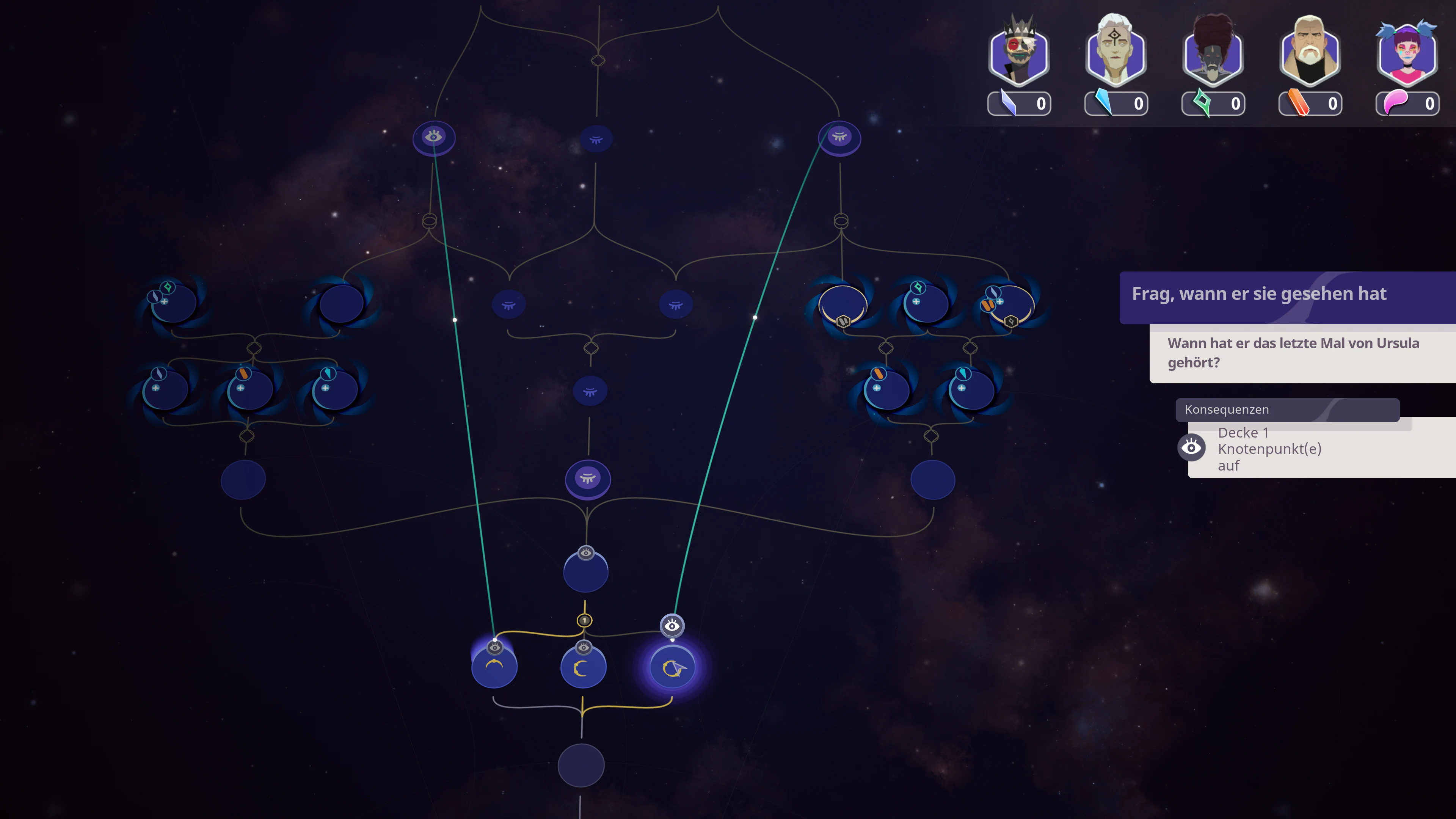Select the closed-eye node at the top right
This screenshot has width=1456, height=819.
[840, 137]
